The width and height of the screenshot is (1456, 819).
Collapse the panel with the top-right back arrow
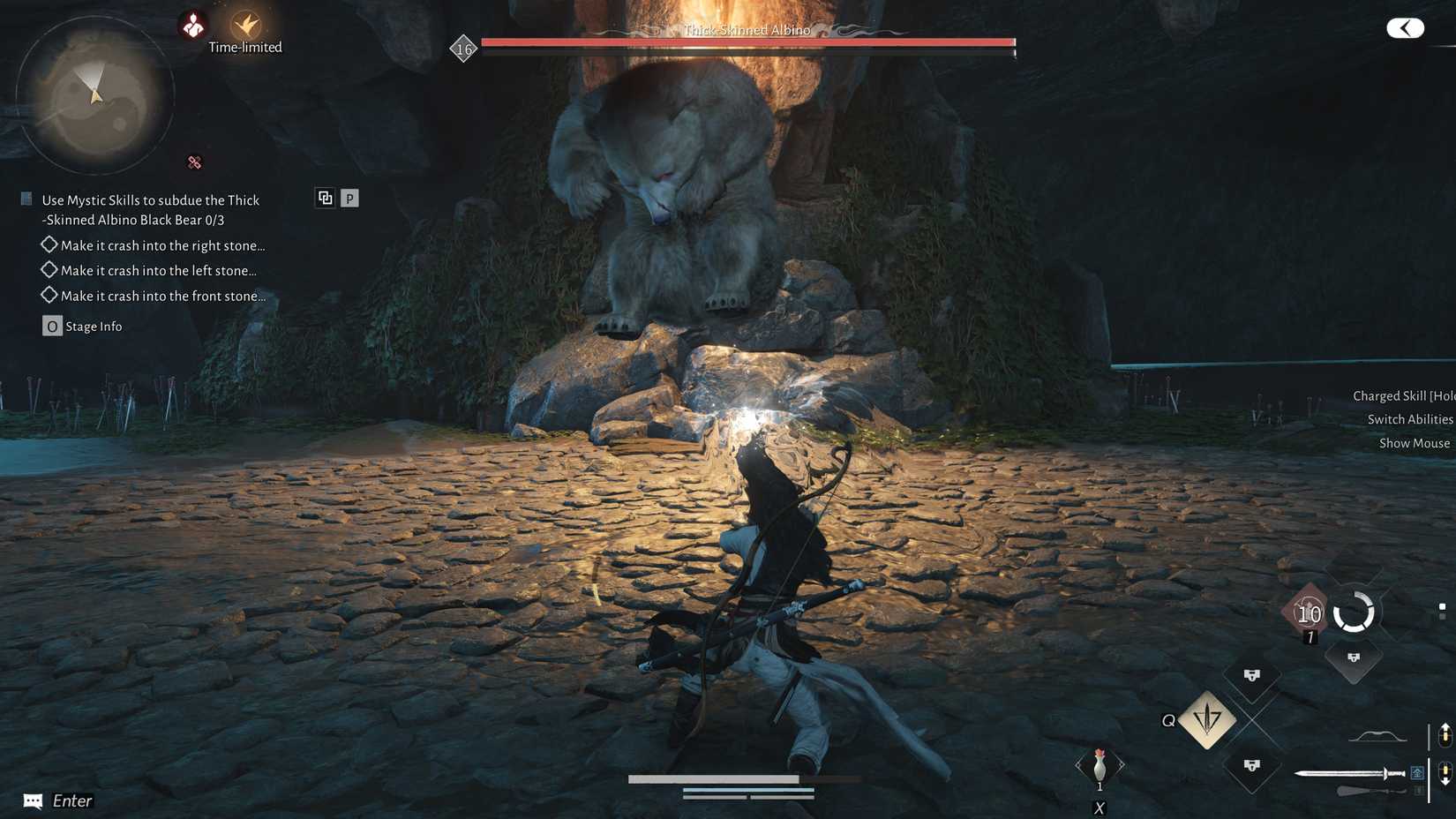click(x=1404, y=27)
